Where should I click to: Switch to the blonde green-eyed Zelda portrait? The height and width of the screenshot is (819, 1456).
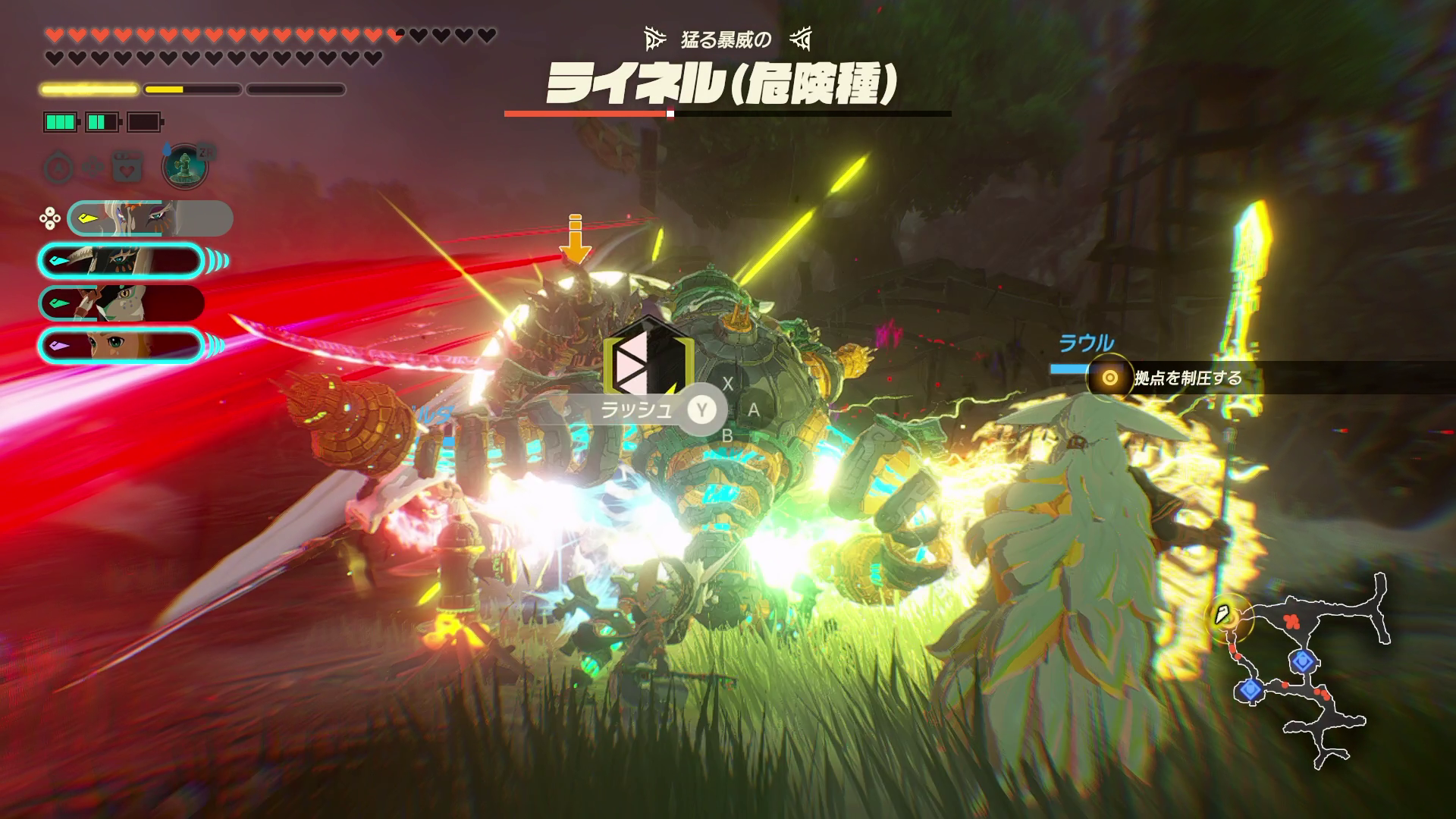pyautogui.click(x=121, y=345)
